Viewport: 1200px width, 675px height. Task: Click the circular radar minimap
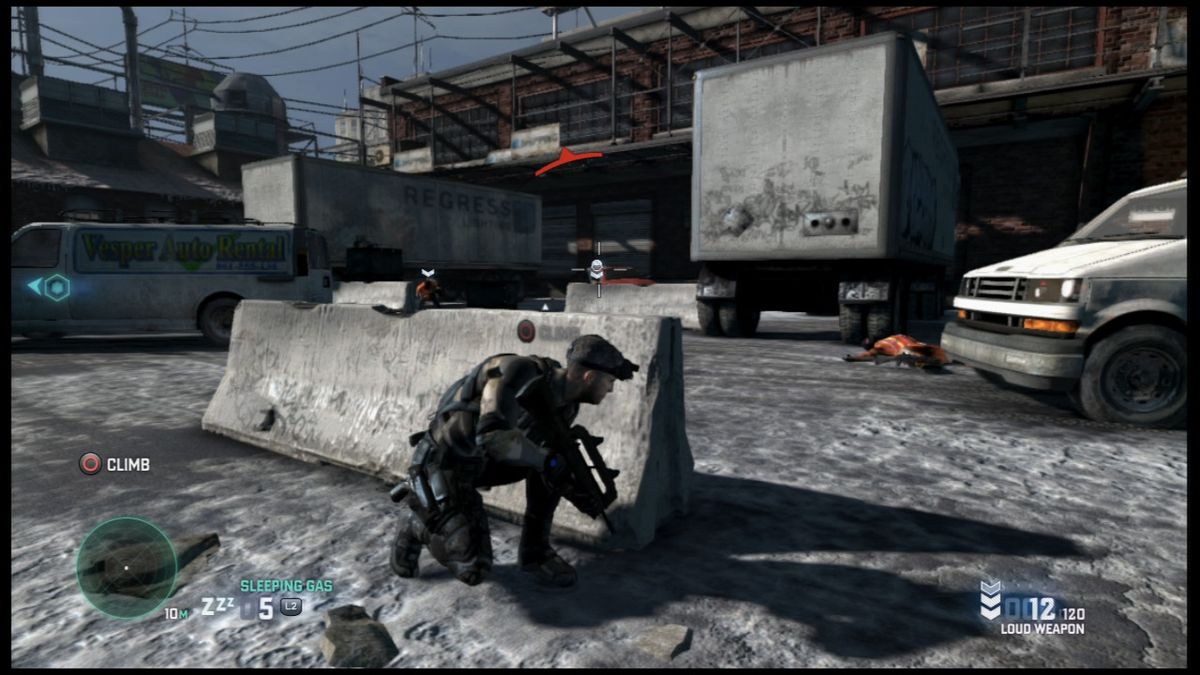tap(127, 567)
